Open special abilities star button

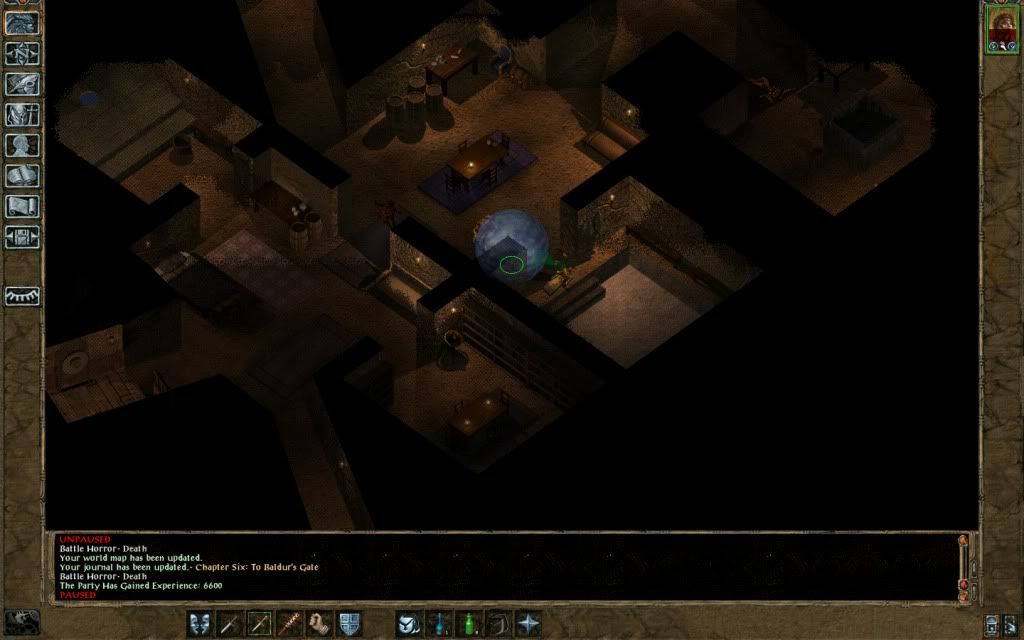coord(528,623)
